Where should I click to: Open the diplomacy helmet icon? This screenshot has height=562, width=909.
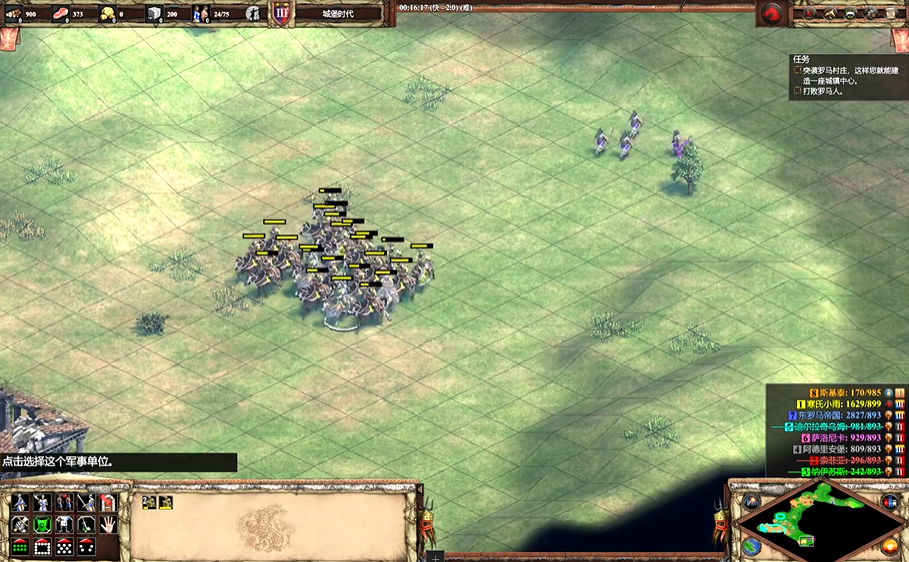click(x=850, y=14)
